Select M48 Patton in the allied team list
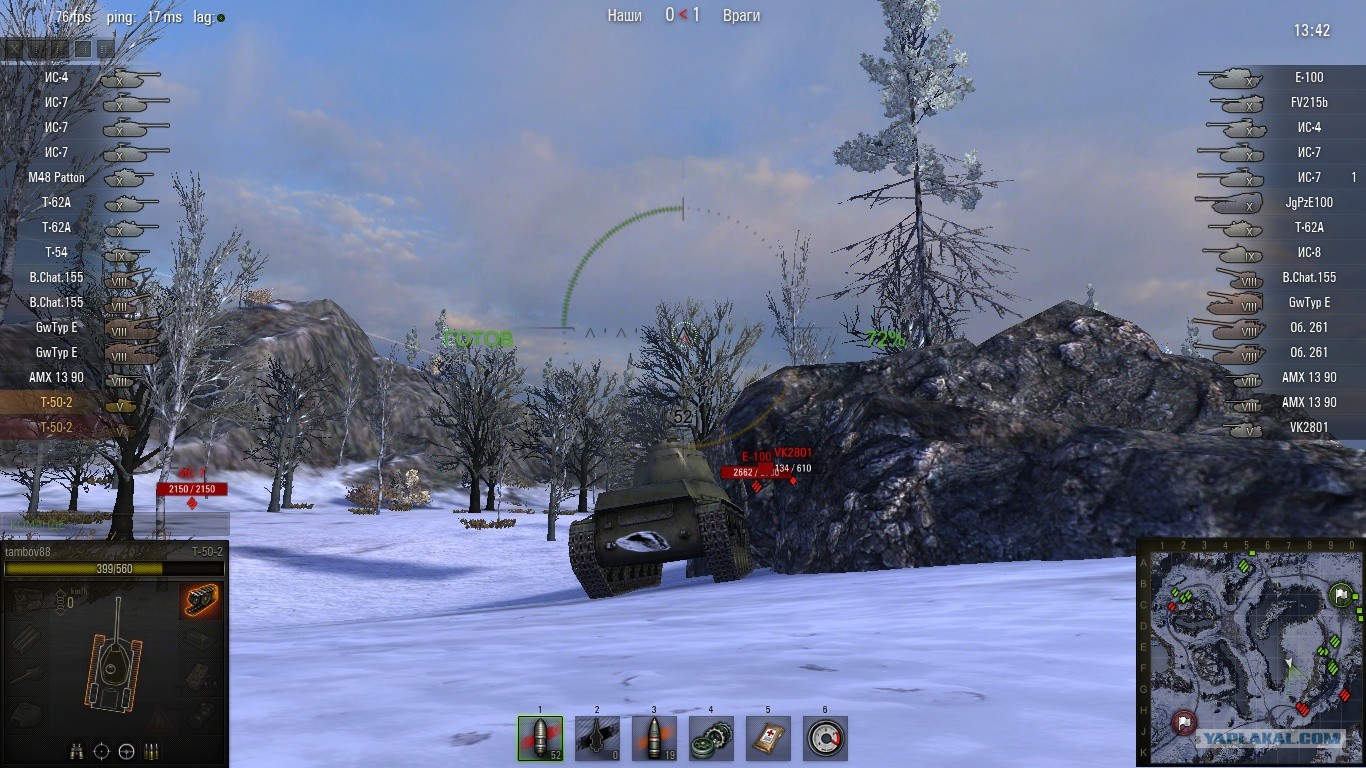 (57, 178)
